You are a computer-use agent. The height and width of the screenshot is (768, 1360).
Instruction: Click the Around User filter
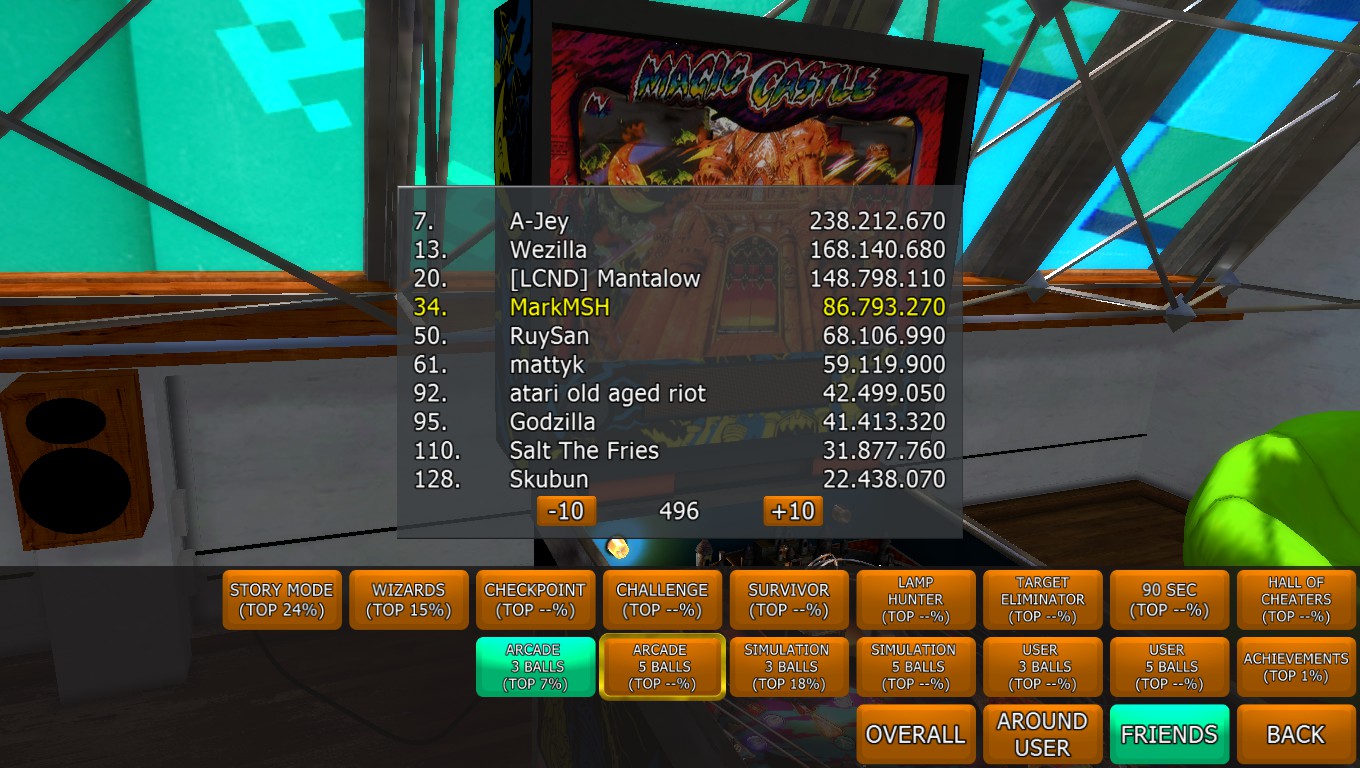coord(1042,734)
